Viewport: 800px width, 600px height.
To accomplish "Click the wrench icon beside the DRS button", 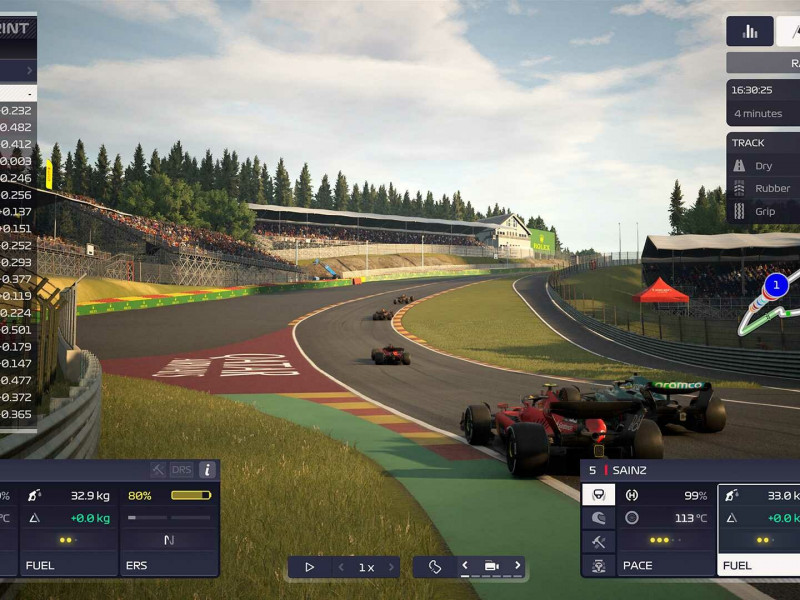I will 158,470.
